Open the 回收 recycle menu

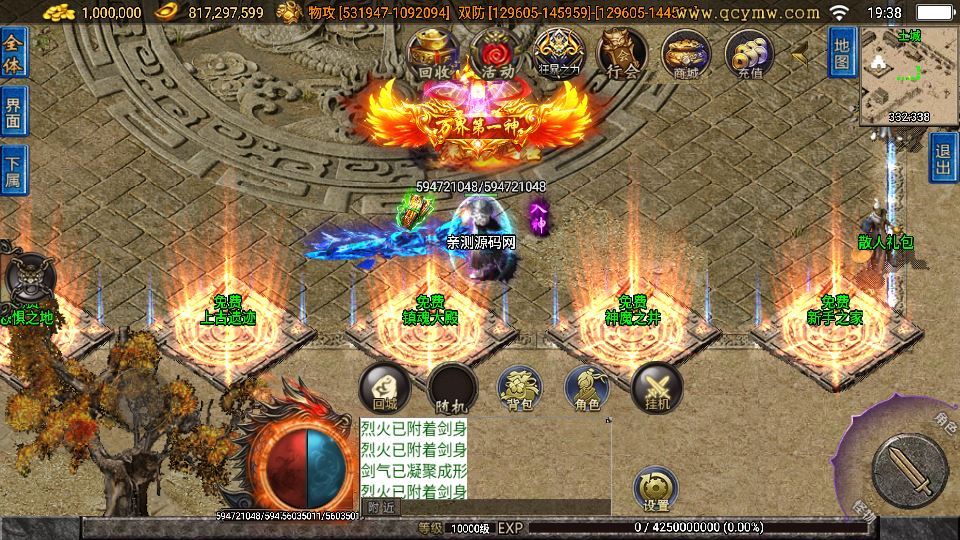[x=437, y=54]
